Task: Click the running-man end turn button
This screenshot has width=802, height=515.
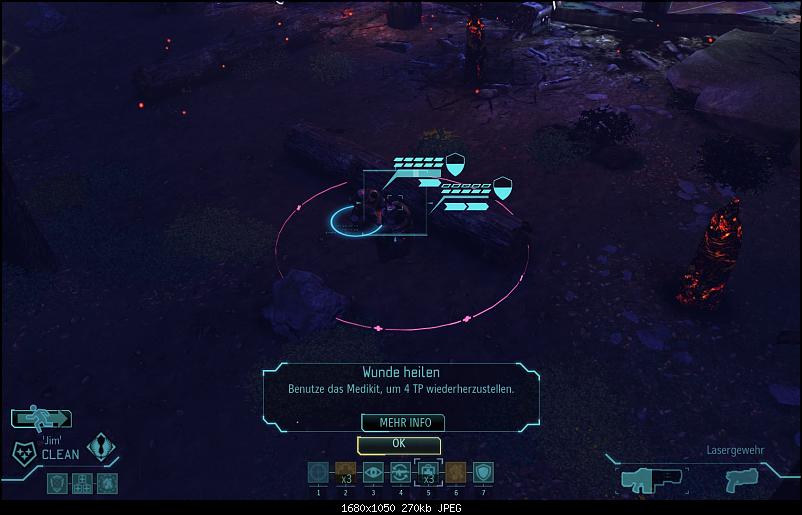Action: [x=42, y=419]
